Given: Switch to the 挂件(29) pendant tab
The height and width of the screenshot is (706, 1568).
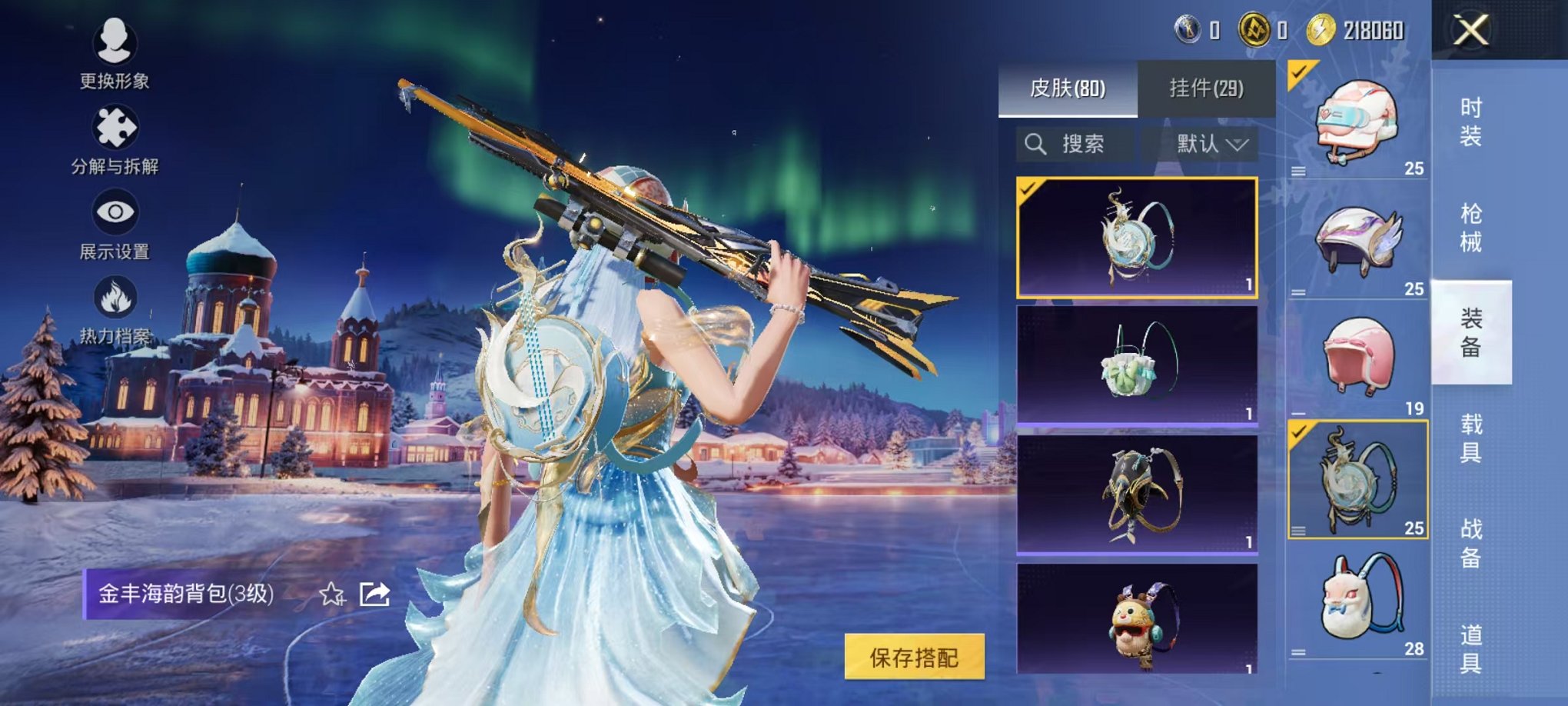Looking at the screenshot, I should pos(1207,86).
